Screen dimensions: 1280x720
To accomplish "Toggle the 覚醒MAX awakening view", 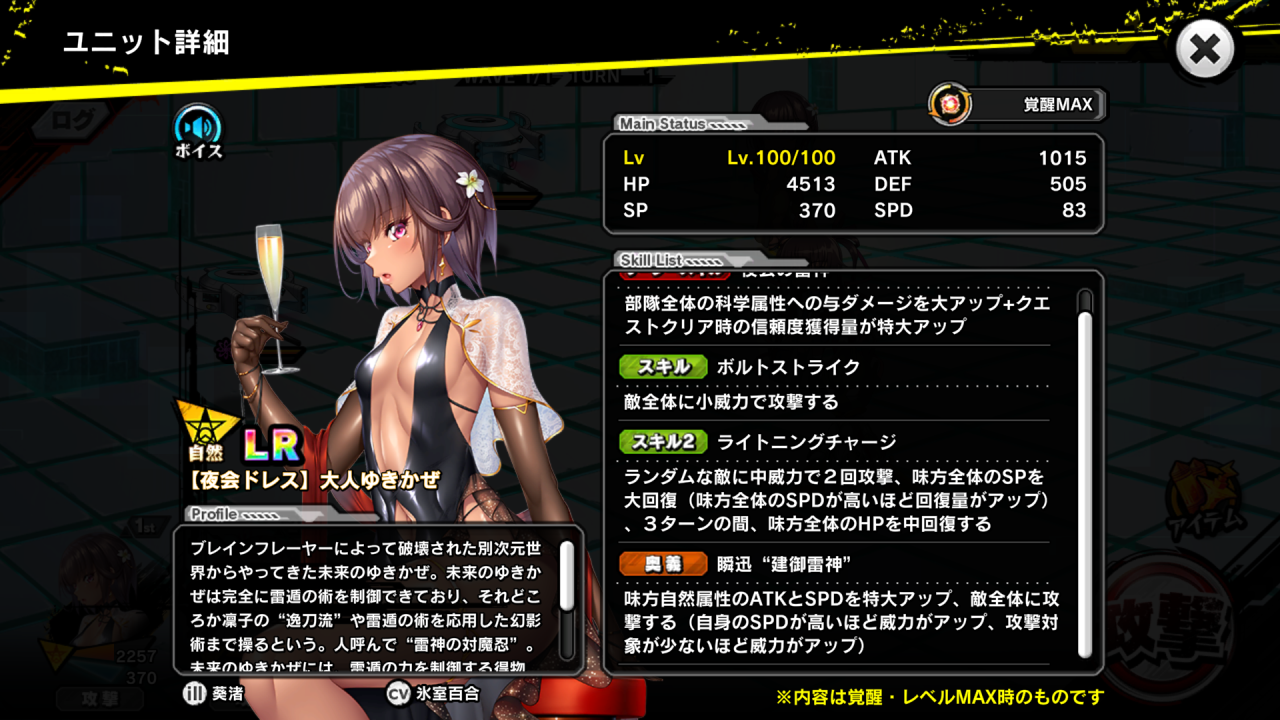I will click(1018, 104).
